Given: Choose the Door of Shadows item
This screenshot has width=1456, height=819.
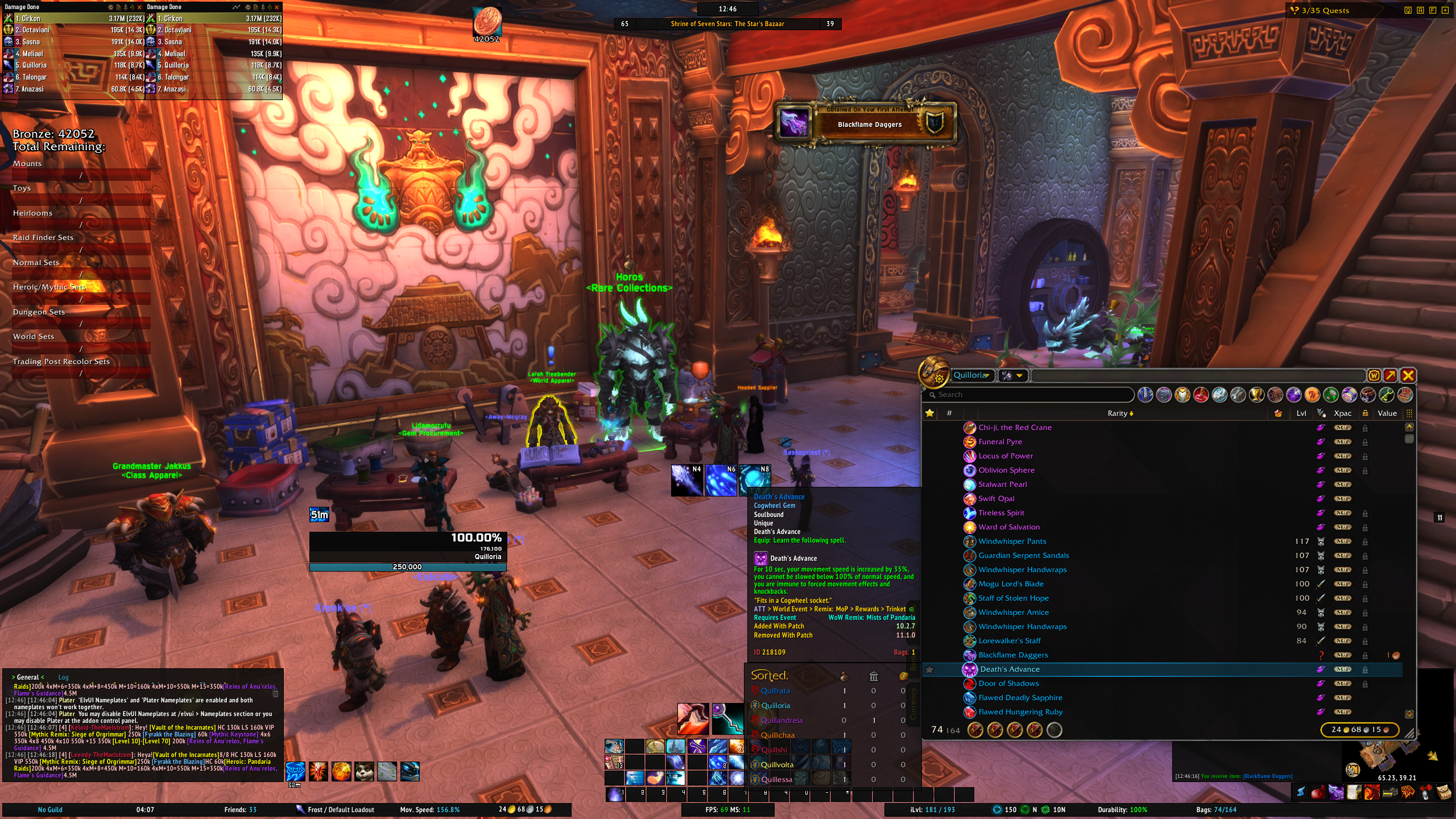Looking at the screenshot, I should coord(1008,684).
